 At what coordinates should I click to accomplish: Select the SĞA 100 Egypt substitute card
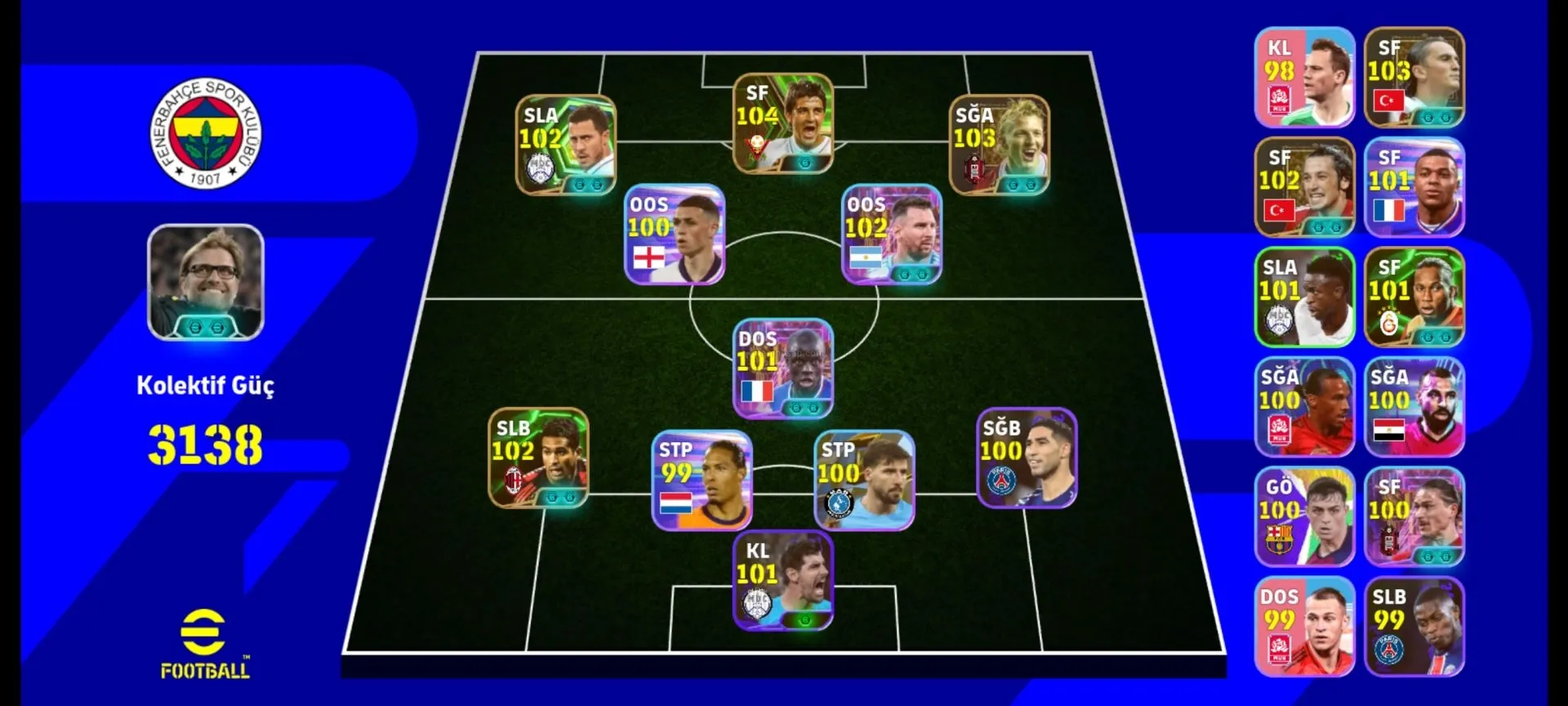[1414, 407]
